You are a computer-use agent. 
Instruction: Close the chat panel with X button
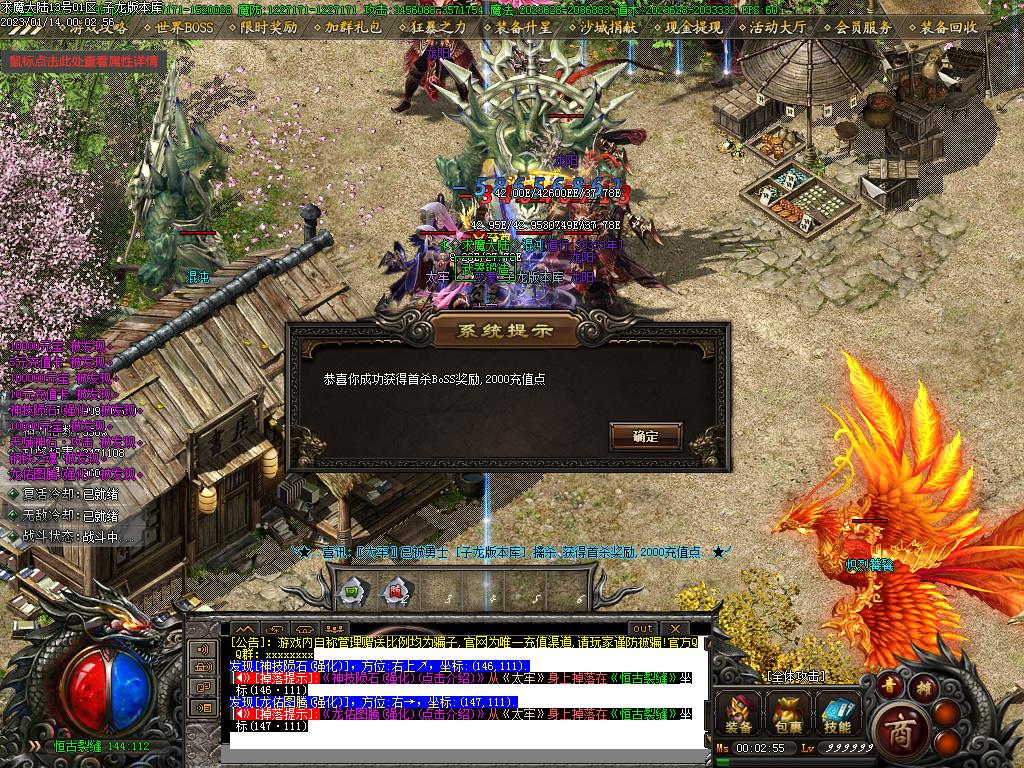(674, 629)
